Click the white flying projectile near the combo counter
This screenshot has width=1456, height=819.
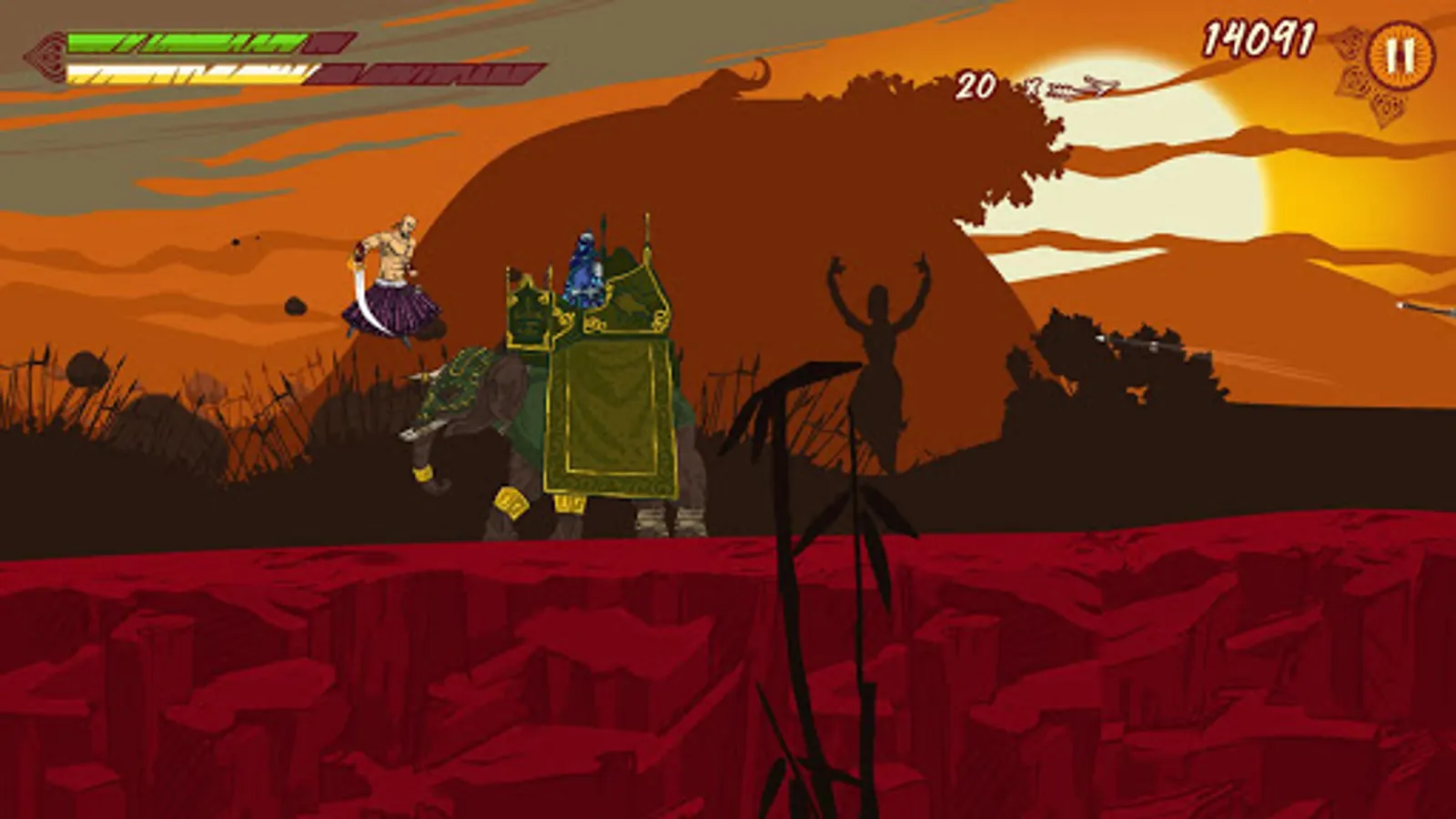coord(1078,86)
